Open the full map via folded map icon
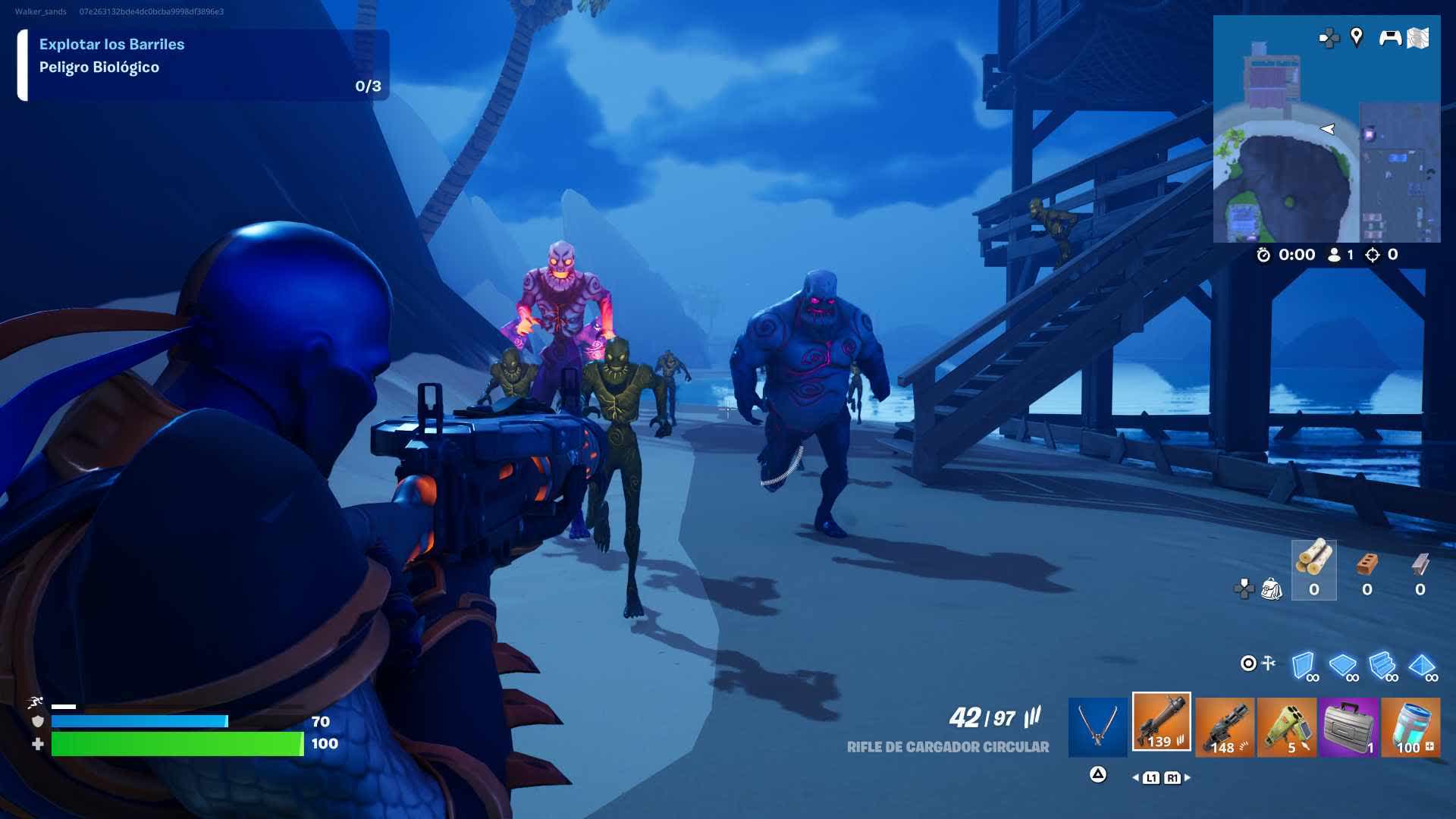1456x819 pixels. (x=1418, y=38)
